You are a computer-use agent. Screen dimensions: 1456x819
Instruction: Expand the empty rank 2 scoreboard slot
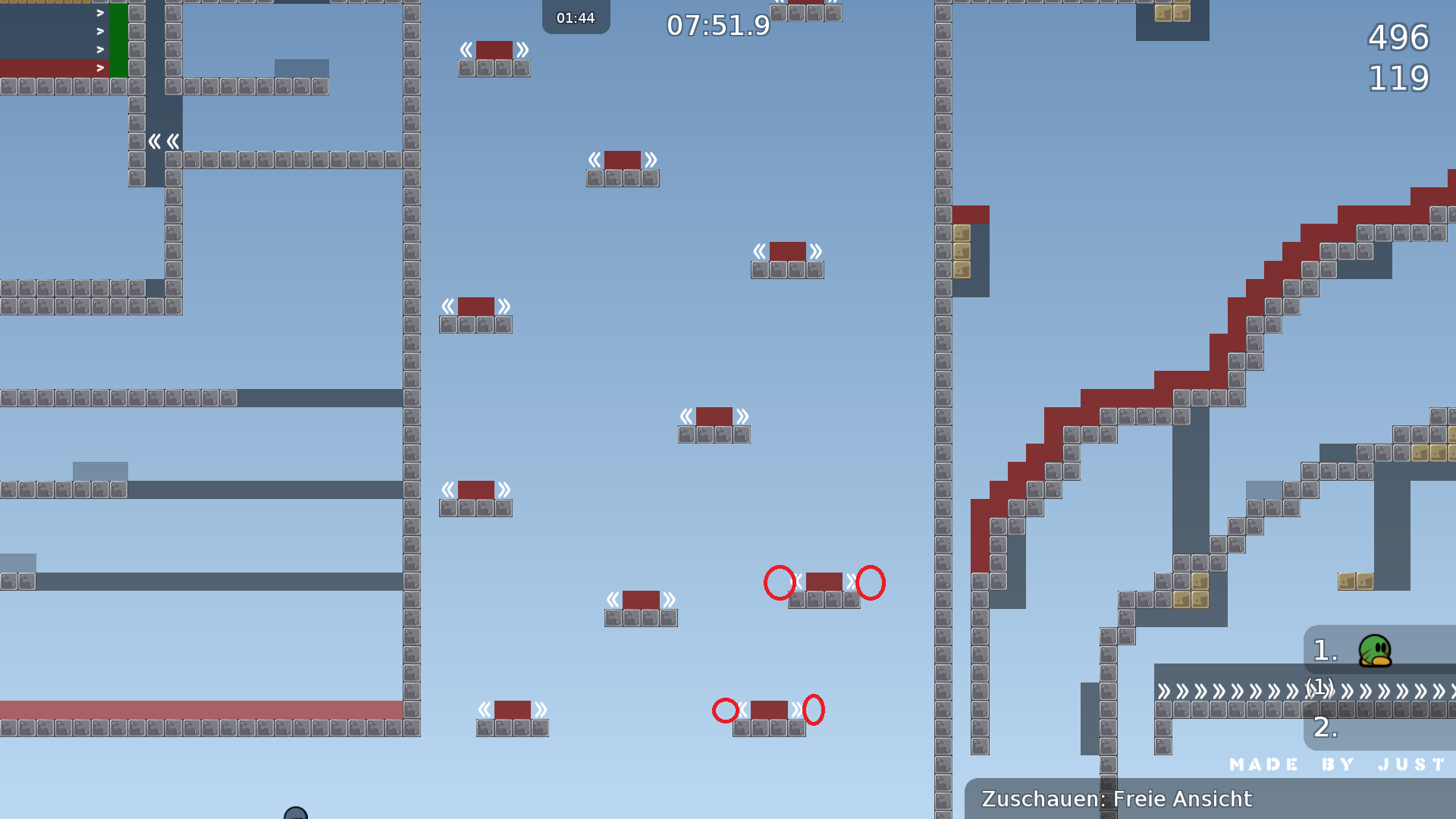click(x=1326, y=730)
